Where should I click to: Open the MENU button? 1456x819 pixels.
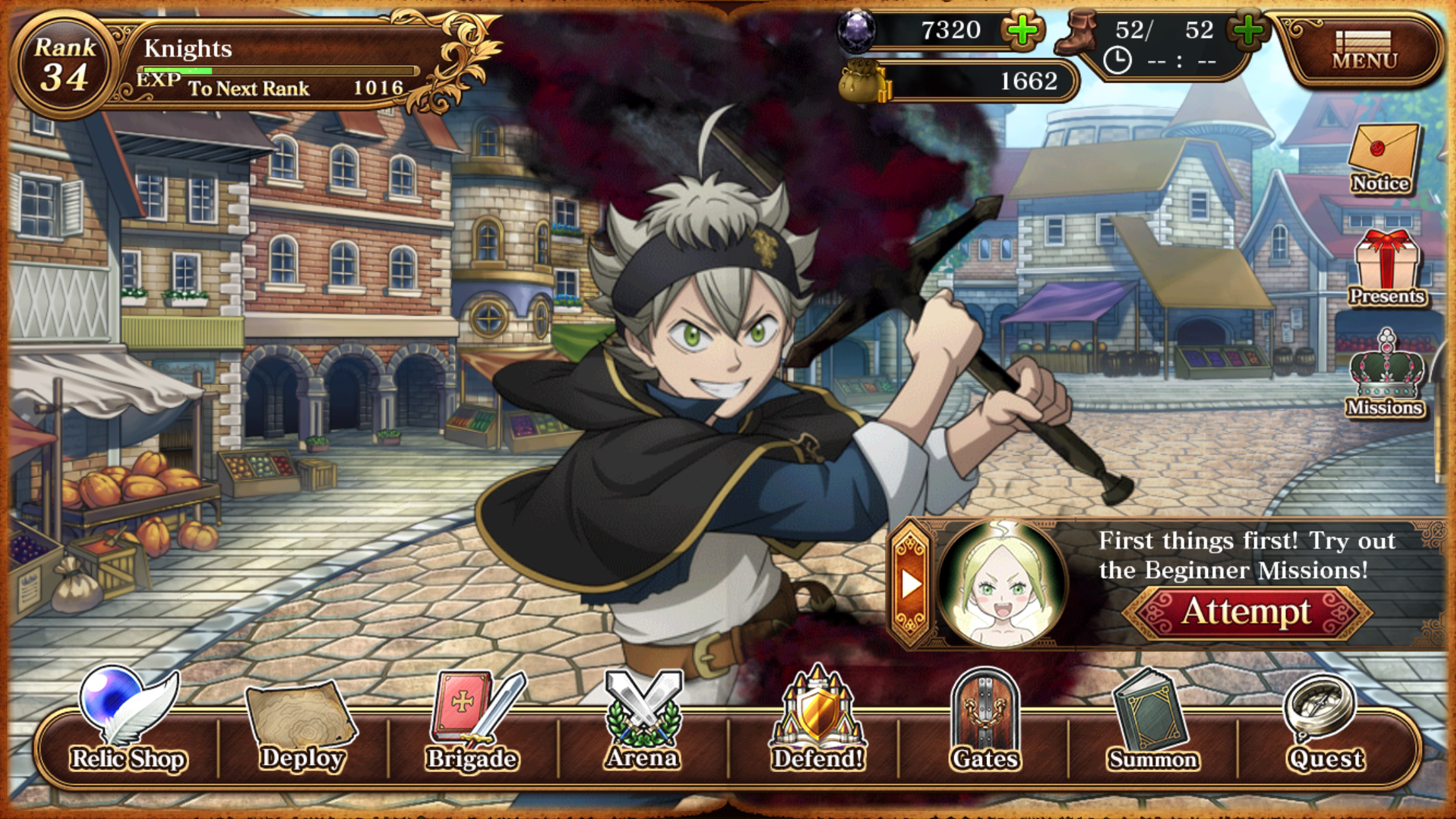pyautogui.click(x=1364, y=49)
